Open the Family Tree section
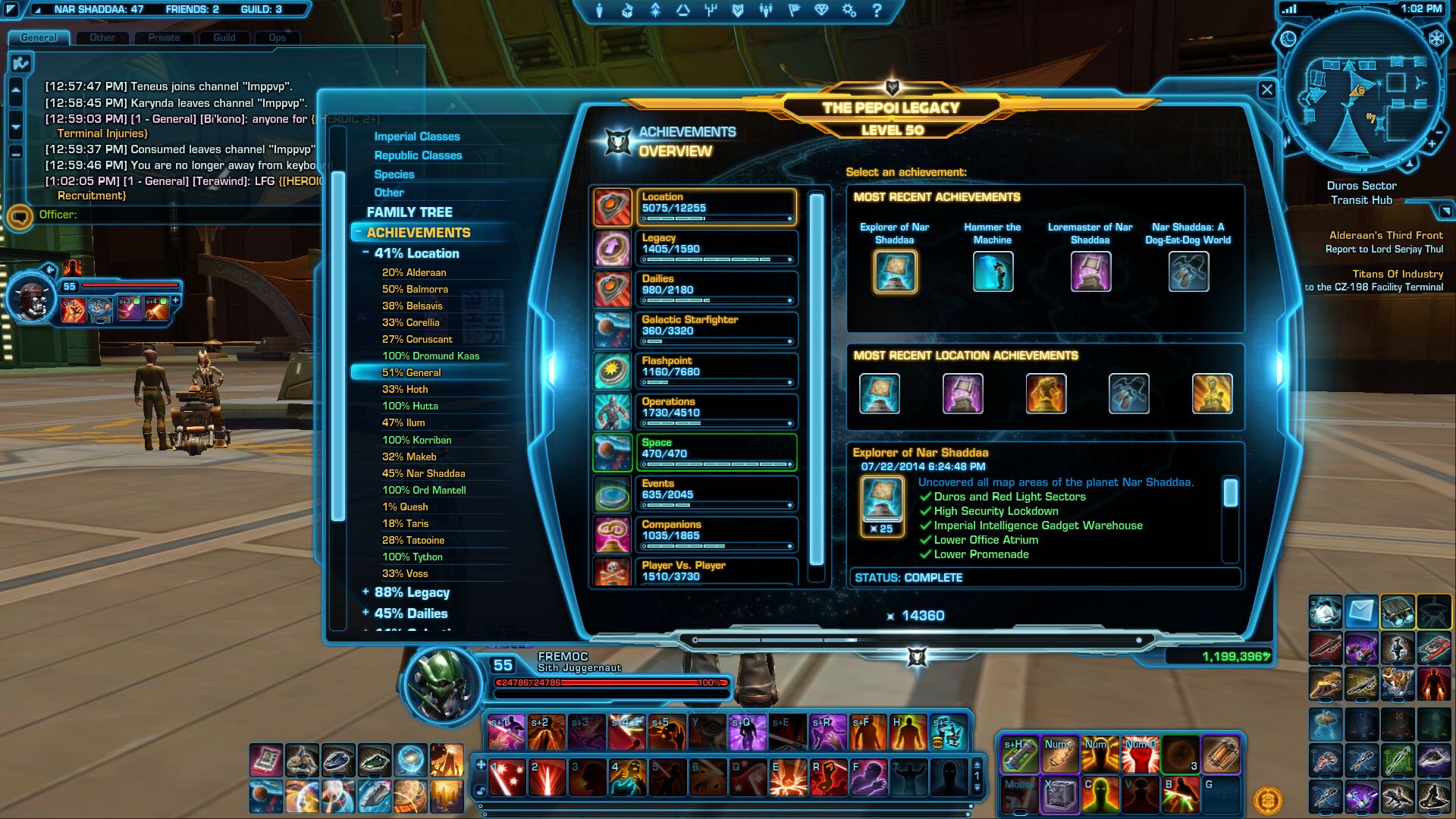 coord(409,212)
